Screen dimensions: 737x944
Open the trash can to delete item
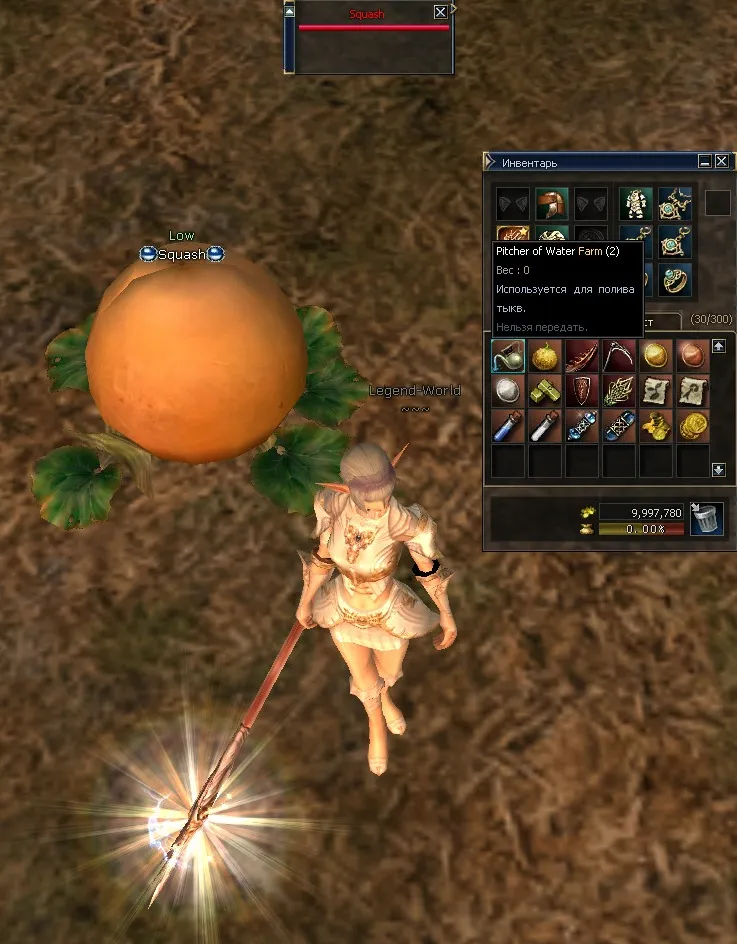pos(707,519)
